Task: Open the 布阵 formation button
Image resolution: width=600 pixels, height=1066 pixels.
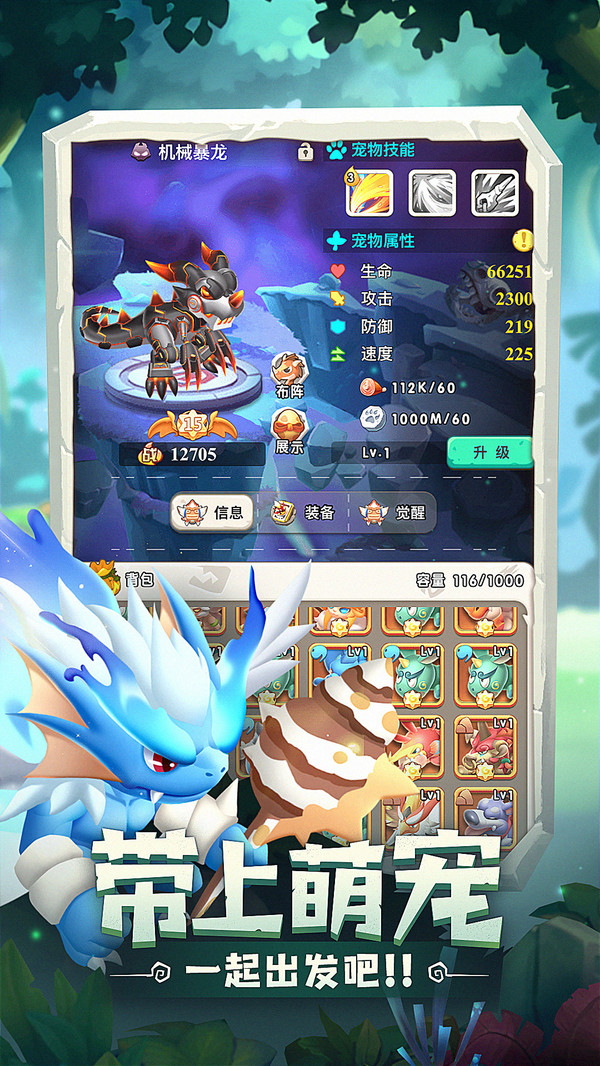Action: 288,375
